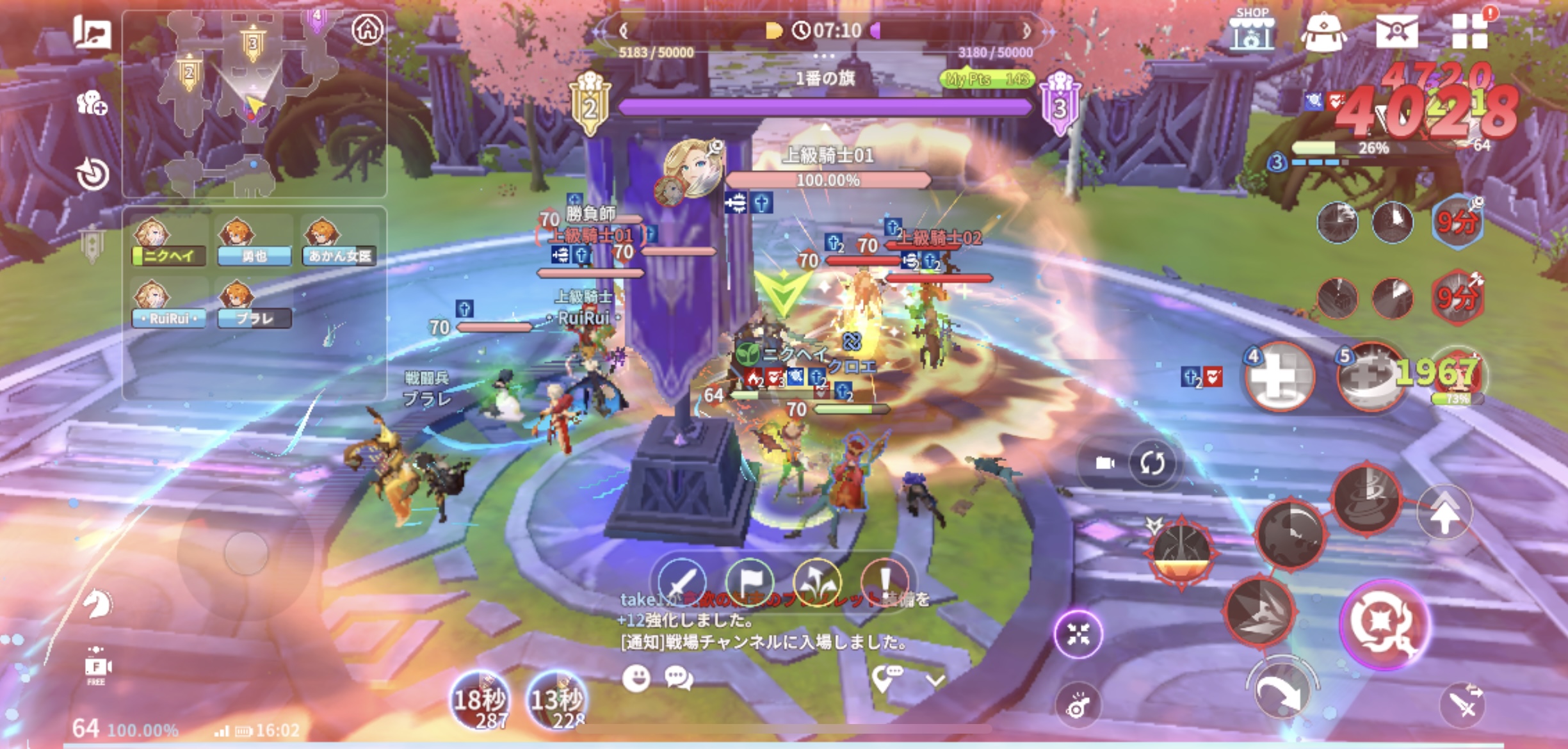The width and height of the screenshot is (1568, 749).
Task: Call the mount with the horse icon
Action: (97, 604)
